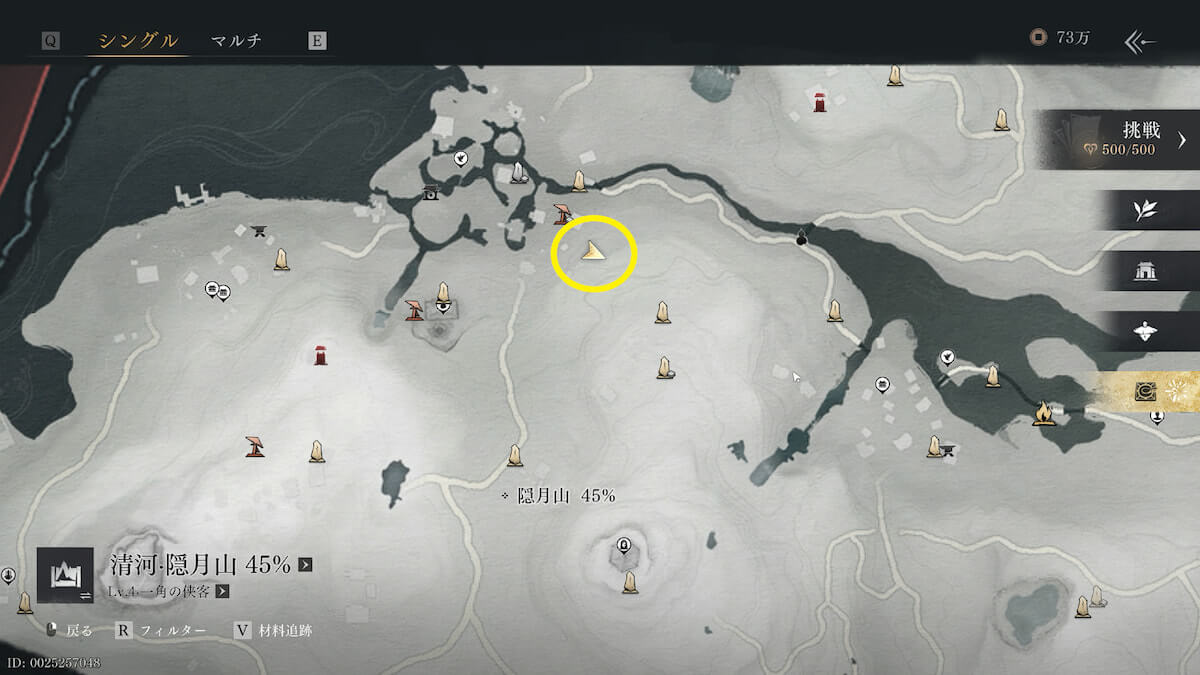Switch to the マルチ tab
The image size is (1200, 675).
pyautogui.click(x=236, y=41)
